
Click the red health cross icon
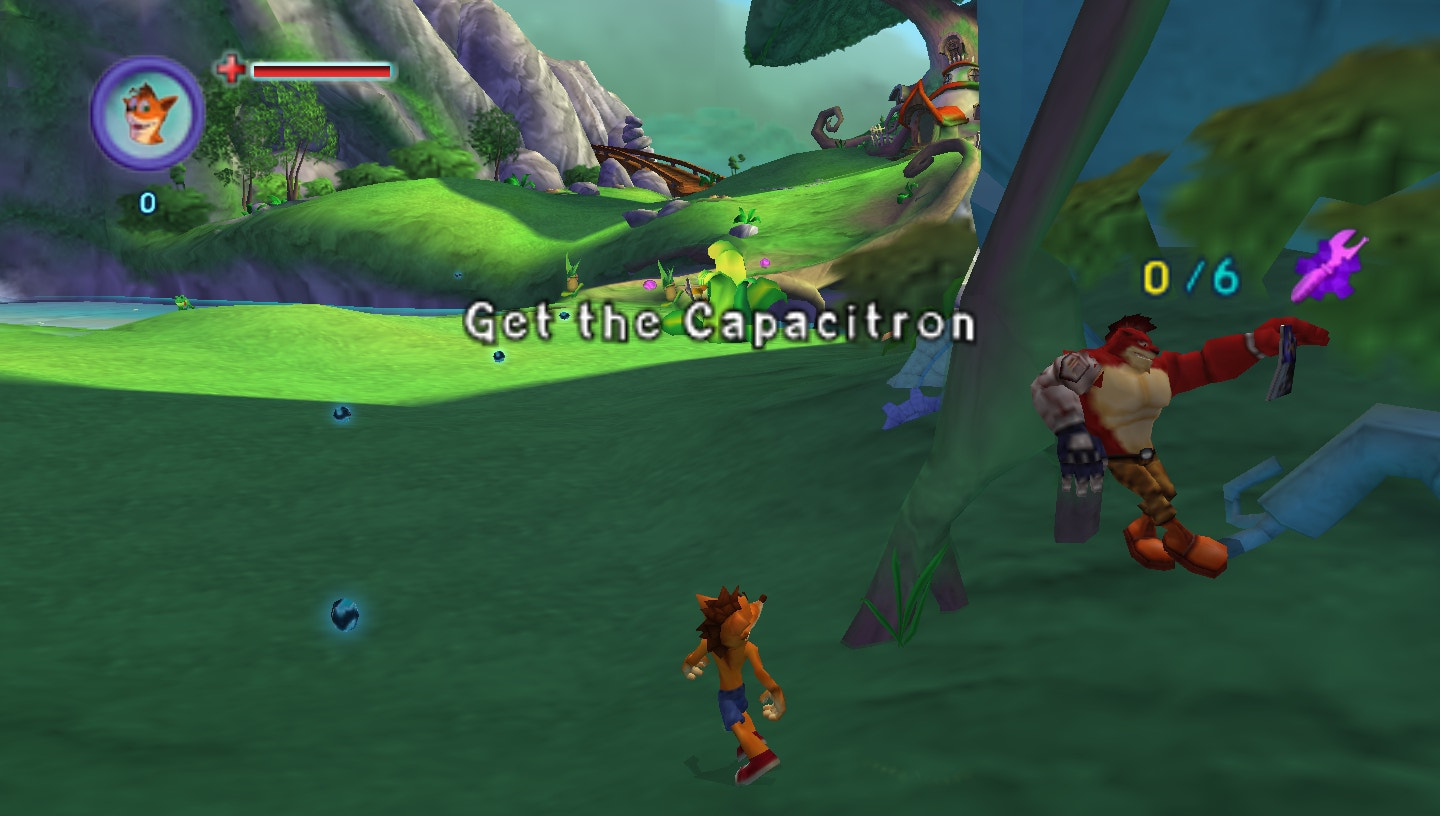pyautogui.click(x=230, y=68)
